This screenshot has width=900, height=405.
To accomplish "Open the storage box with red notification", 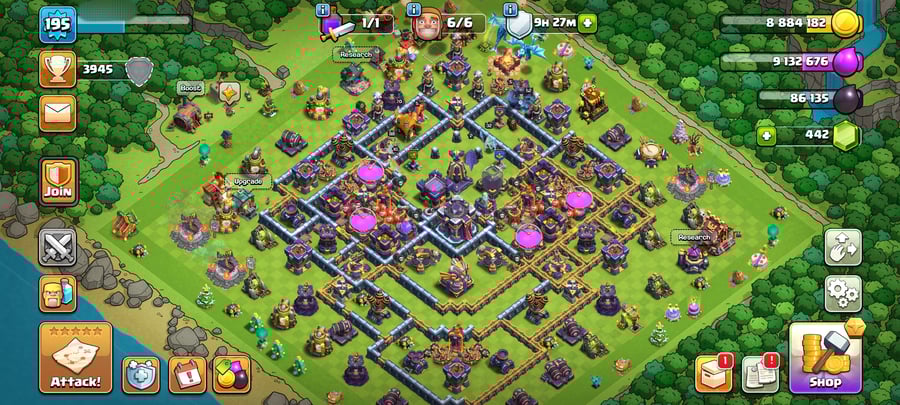I will pos(713,373).
